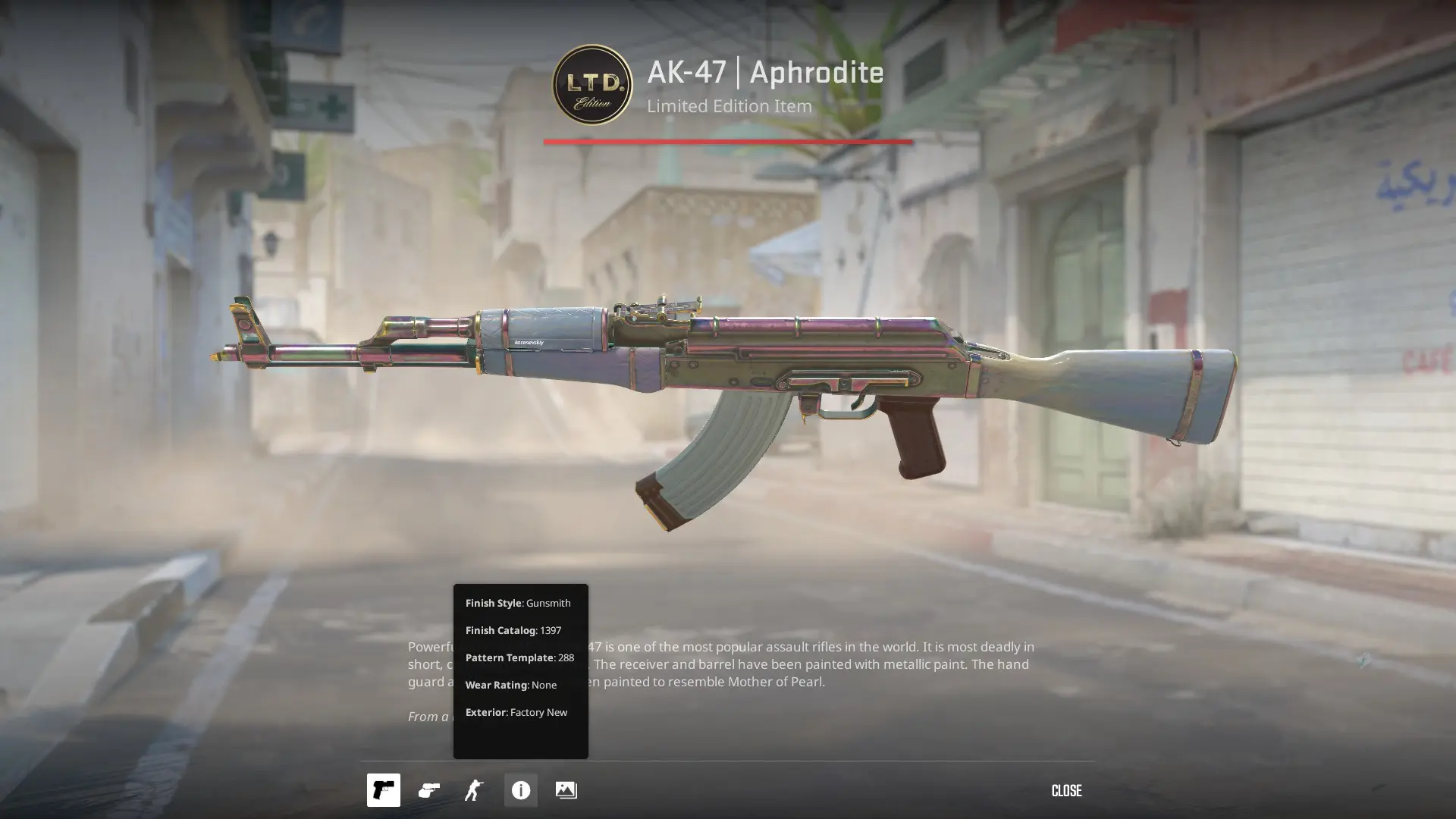Click the gold LTD Edition badge

tap(592, 86)
